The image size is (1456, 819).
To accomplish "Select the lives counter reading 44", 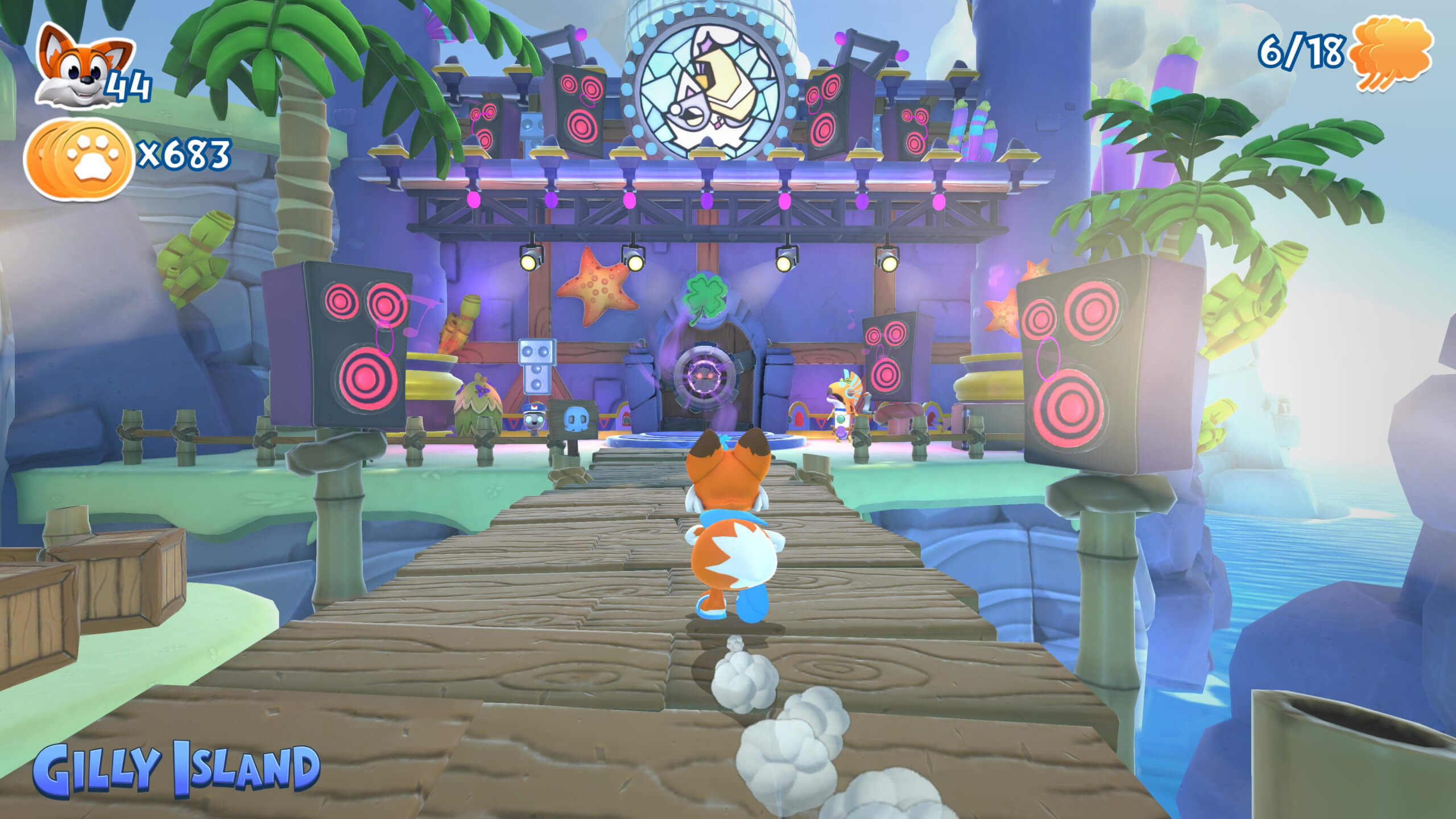I will 130,85.
